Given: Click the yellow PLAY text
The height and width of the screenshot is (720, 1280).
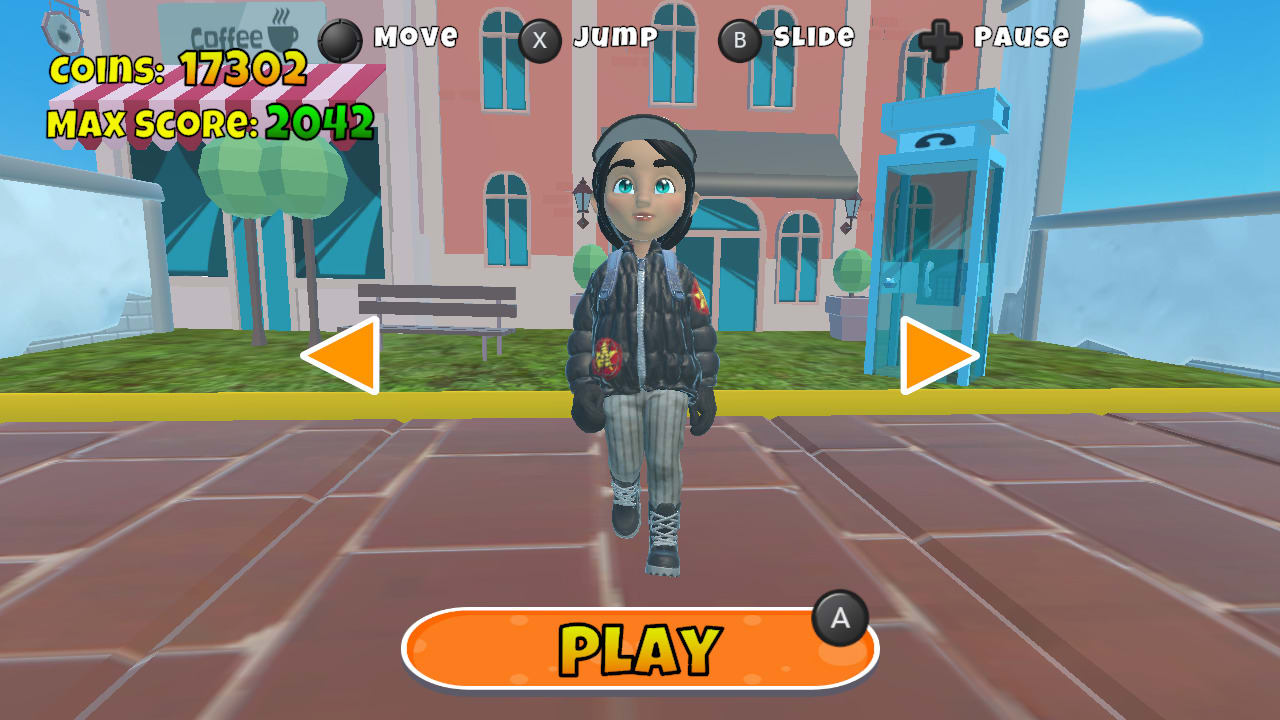Looking at the screenshot, I should point(638,647).
